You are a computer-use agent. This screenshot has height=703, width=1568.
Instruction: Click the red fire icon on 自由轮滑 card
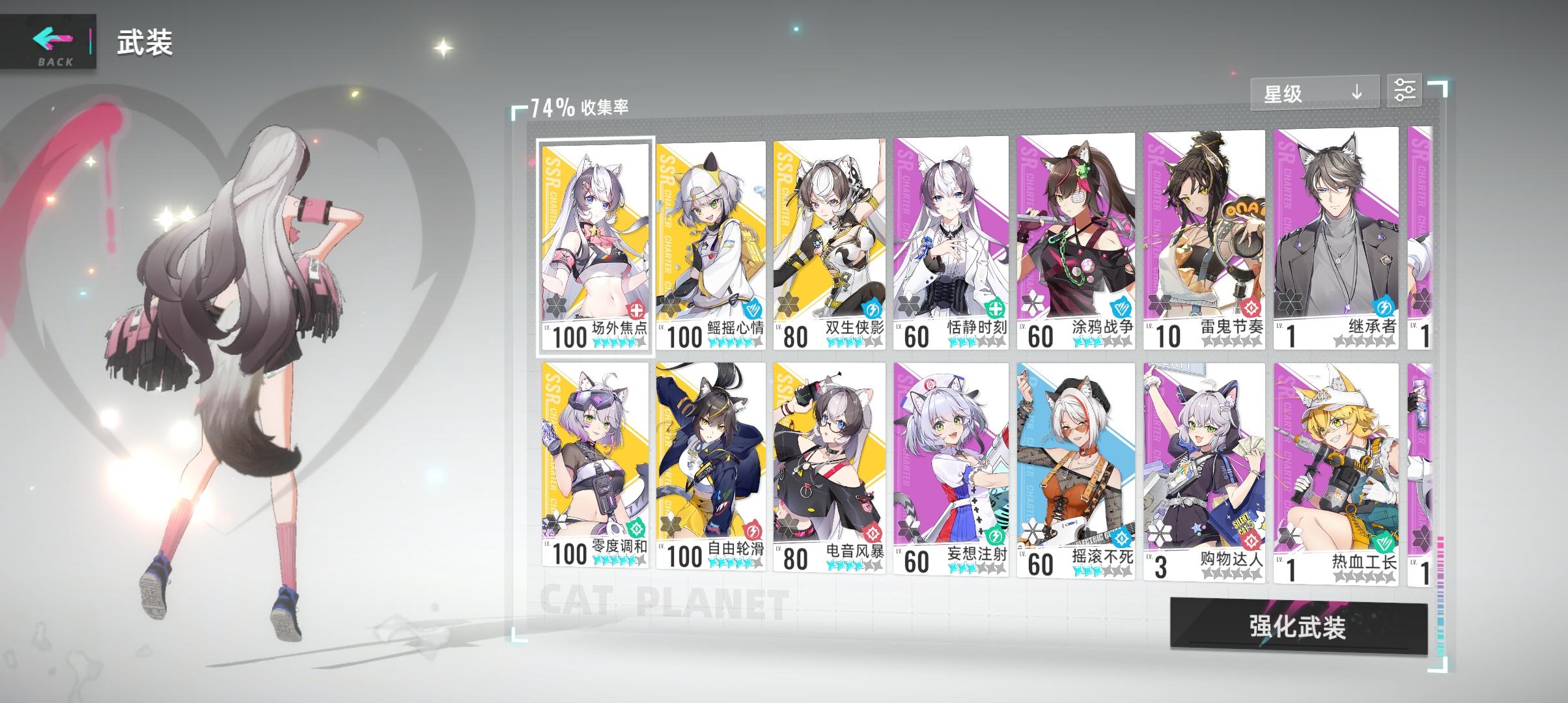[751, 529]
